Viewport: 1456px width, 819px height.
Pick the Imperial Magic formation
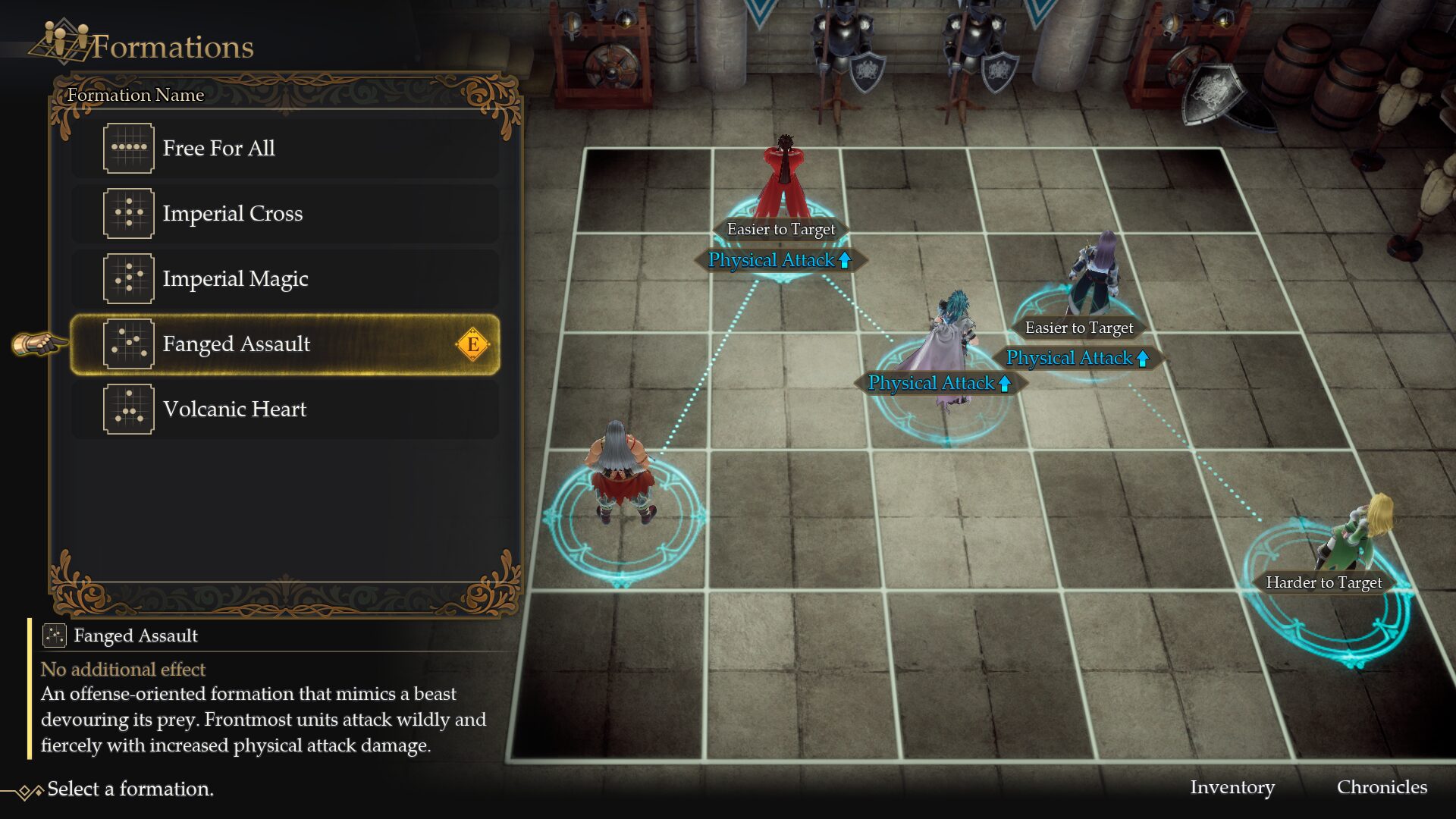285,279
